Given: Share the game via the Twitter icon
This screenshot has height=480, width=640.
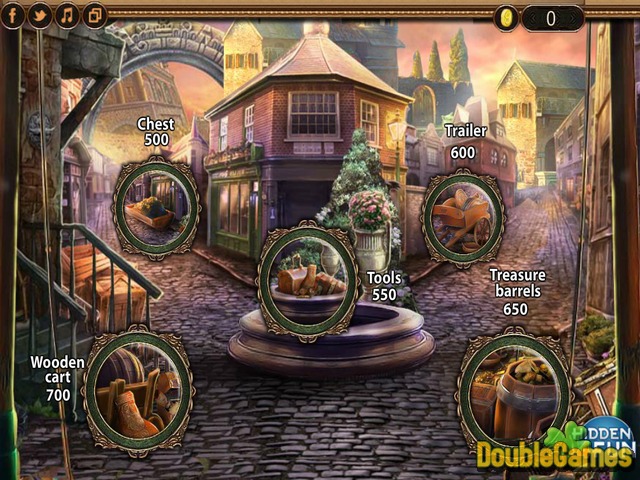Looking at the screenshot, I should (x=40, y=15).
